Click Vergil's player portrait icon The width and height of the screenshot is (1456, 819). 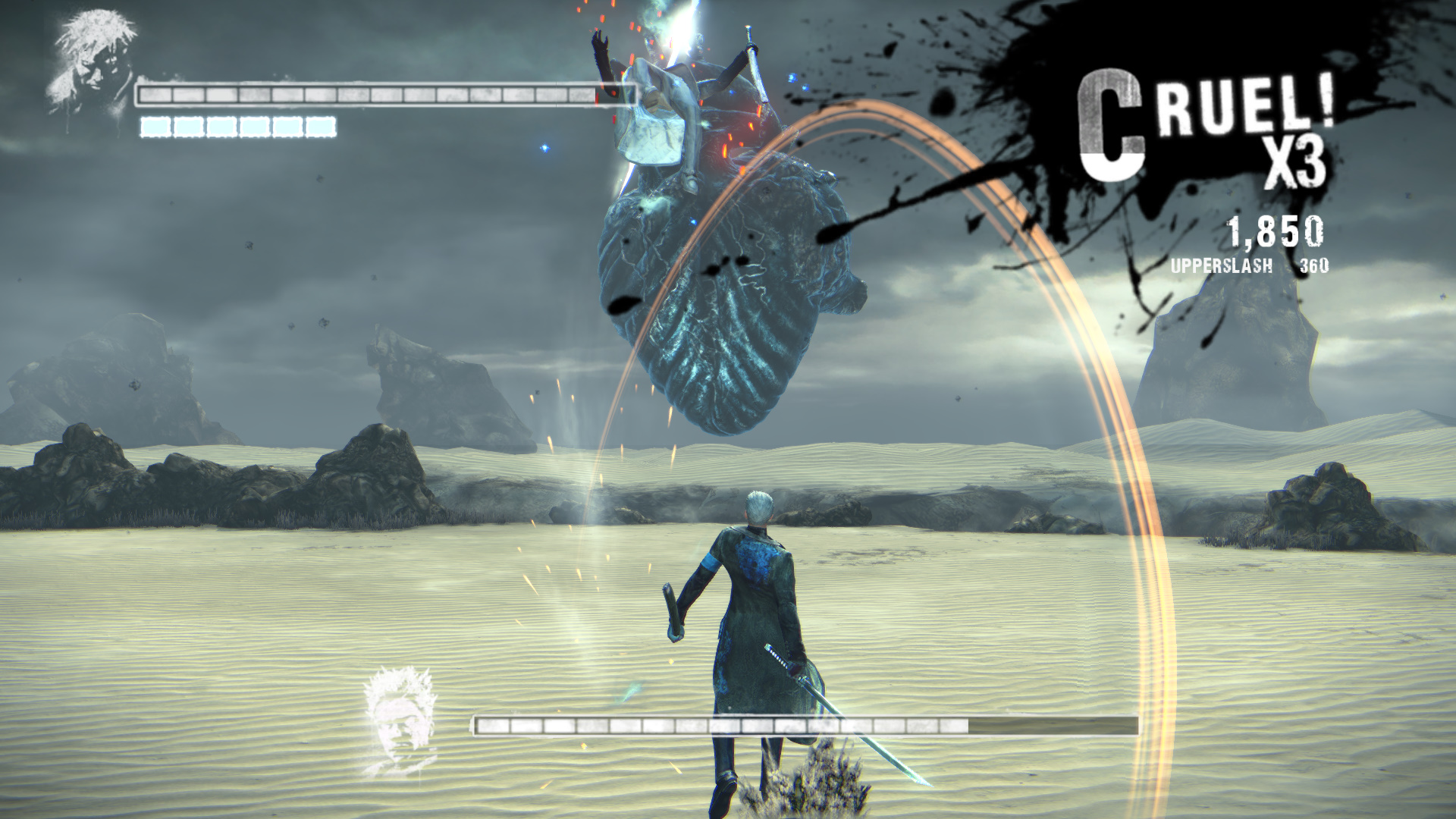coord(94,59)
